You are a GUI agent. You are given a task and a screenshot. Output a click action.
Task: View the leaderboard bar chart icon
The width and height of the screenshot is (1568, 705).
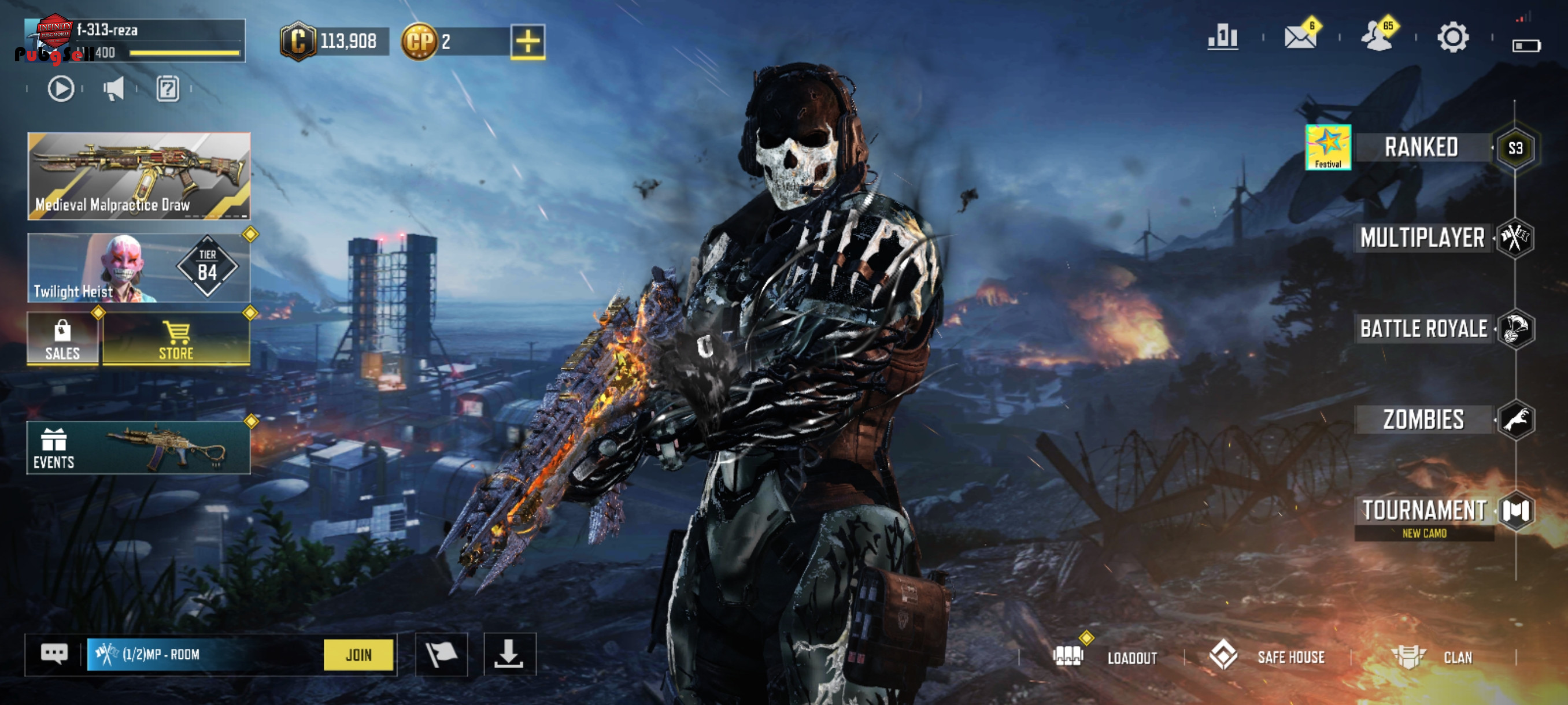pyautogui.click(x=1222, y=38)
